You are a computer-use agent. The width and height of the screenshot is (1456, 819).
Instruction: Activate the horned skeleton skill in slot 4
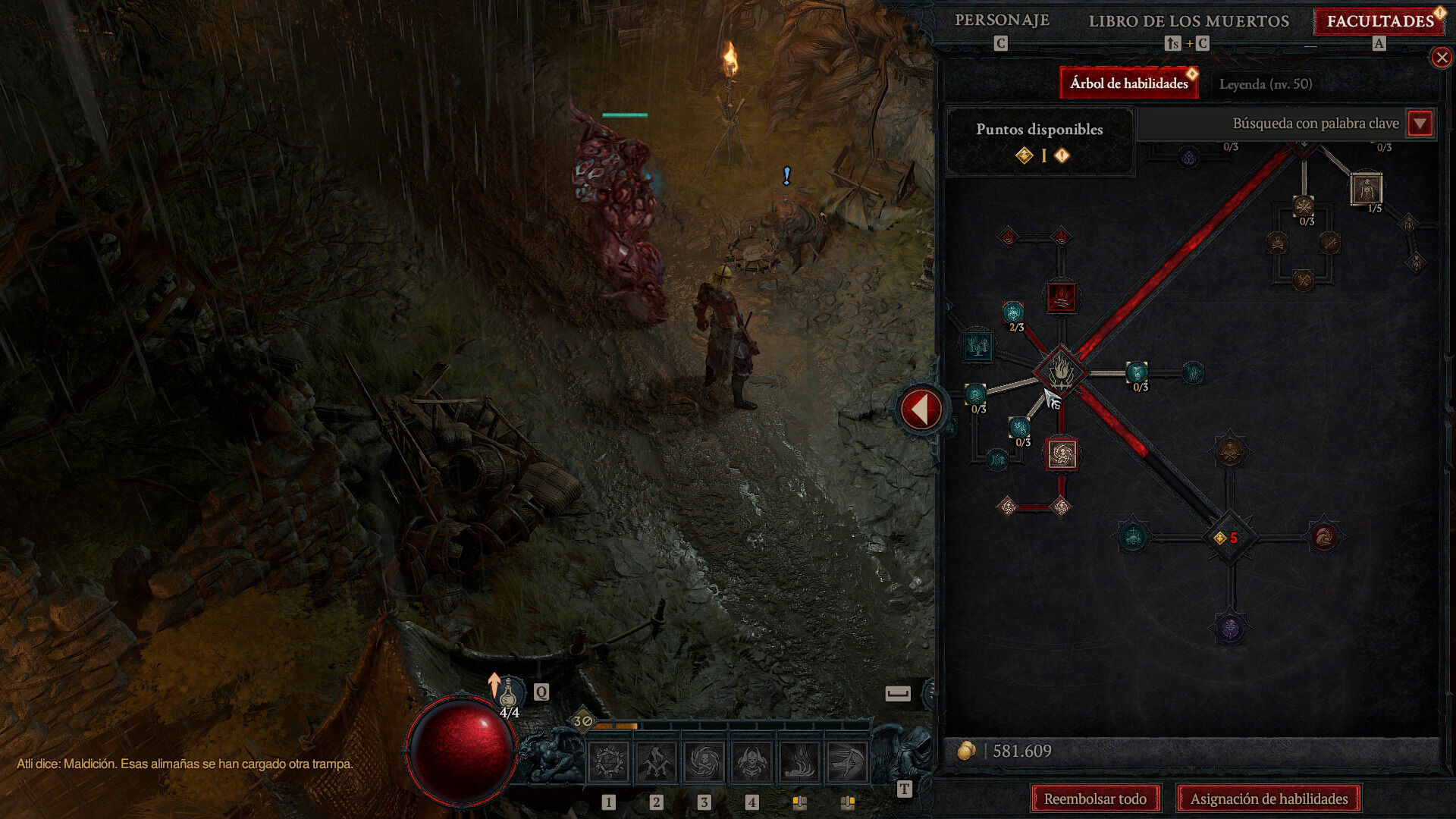click(752, 762)
